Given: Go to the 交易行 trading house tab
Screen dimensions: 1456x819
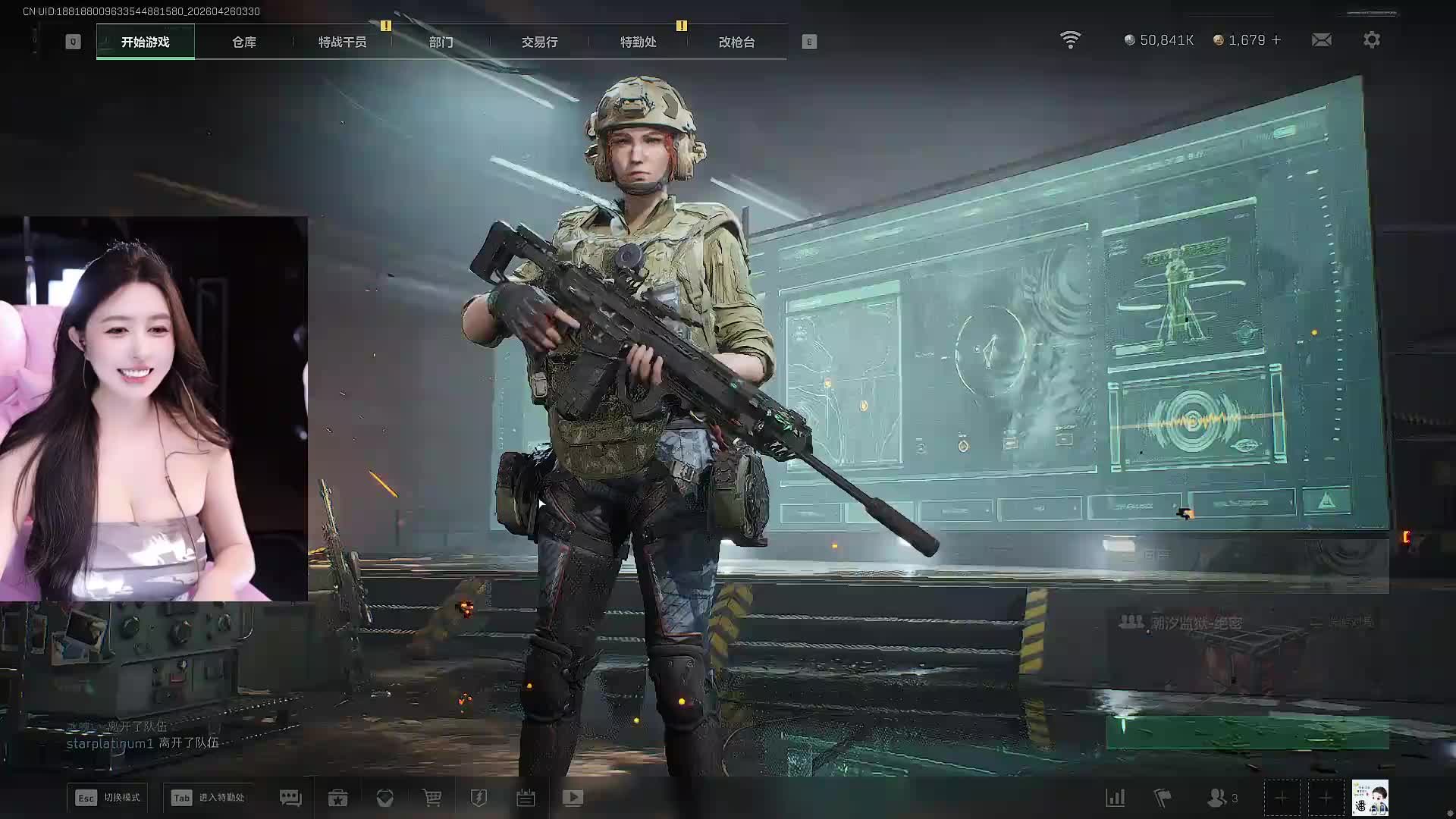Looking at the screenshot, I should 539,42.
